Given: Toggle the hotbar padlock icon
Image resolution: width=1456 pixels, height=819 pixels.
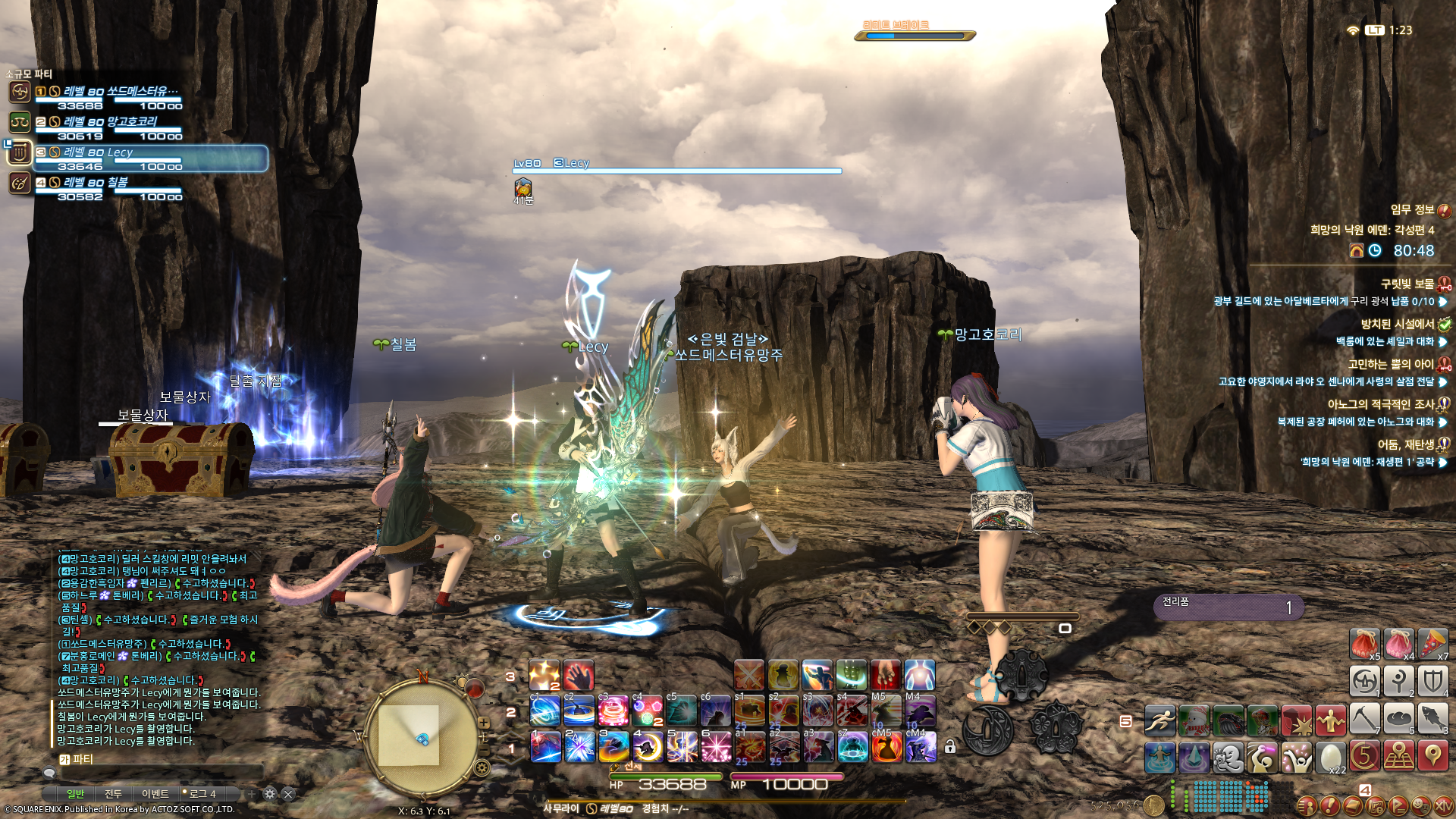Looking at the screenshot, I should [x=950, y=747].
